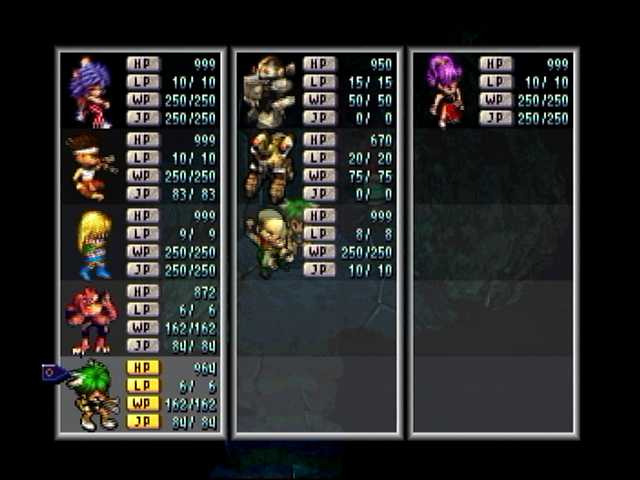Select the tan mech with 670 HP

pyautogui.click(x=269, y=166)
